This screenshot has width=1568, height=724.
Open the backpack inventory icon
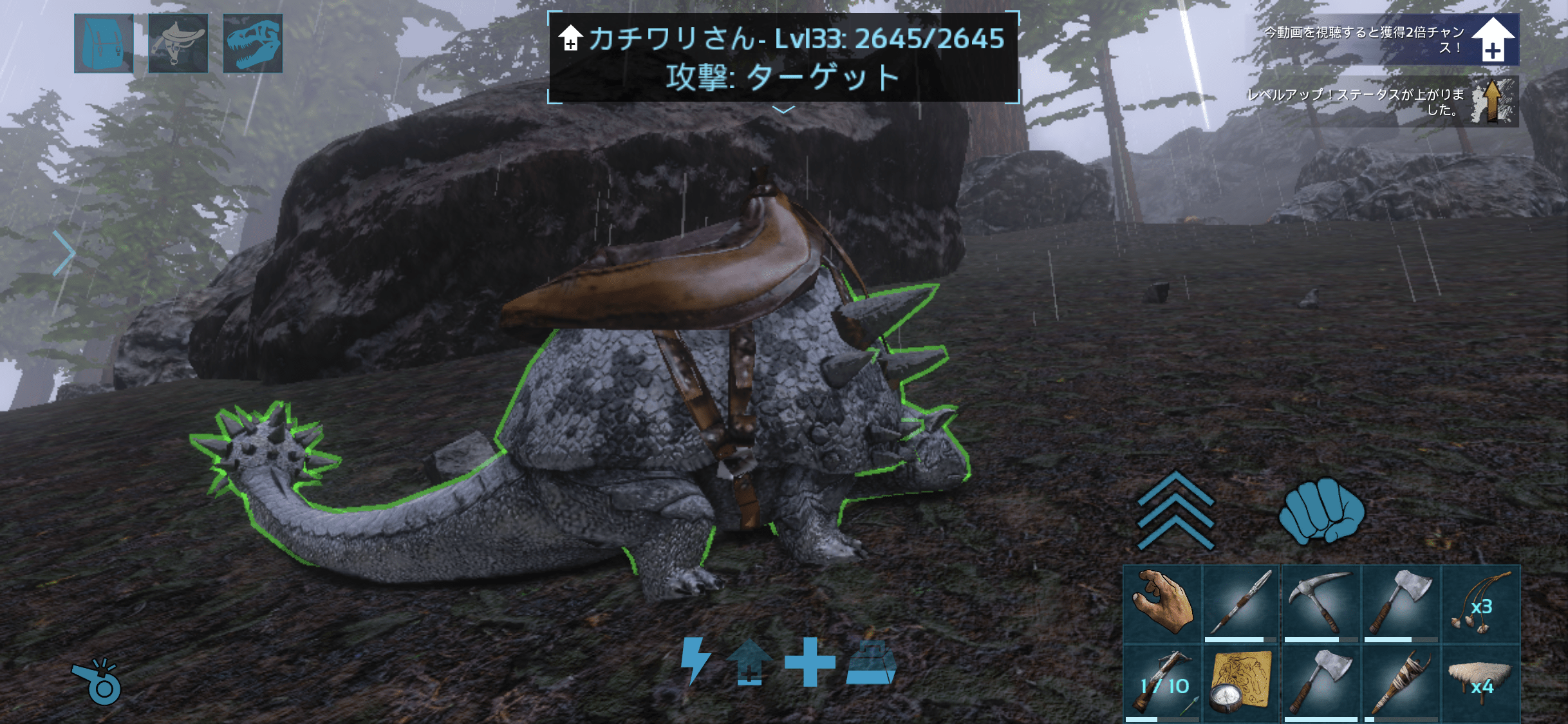coord(104,43)
